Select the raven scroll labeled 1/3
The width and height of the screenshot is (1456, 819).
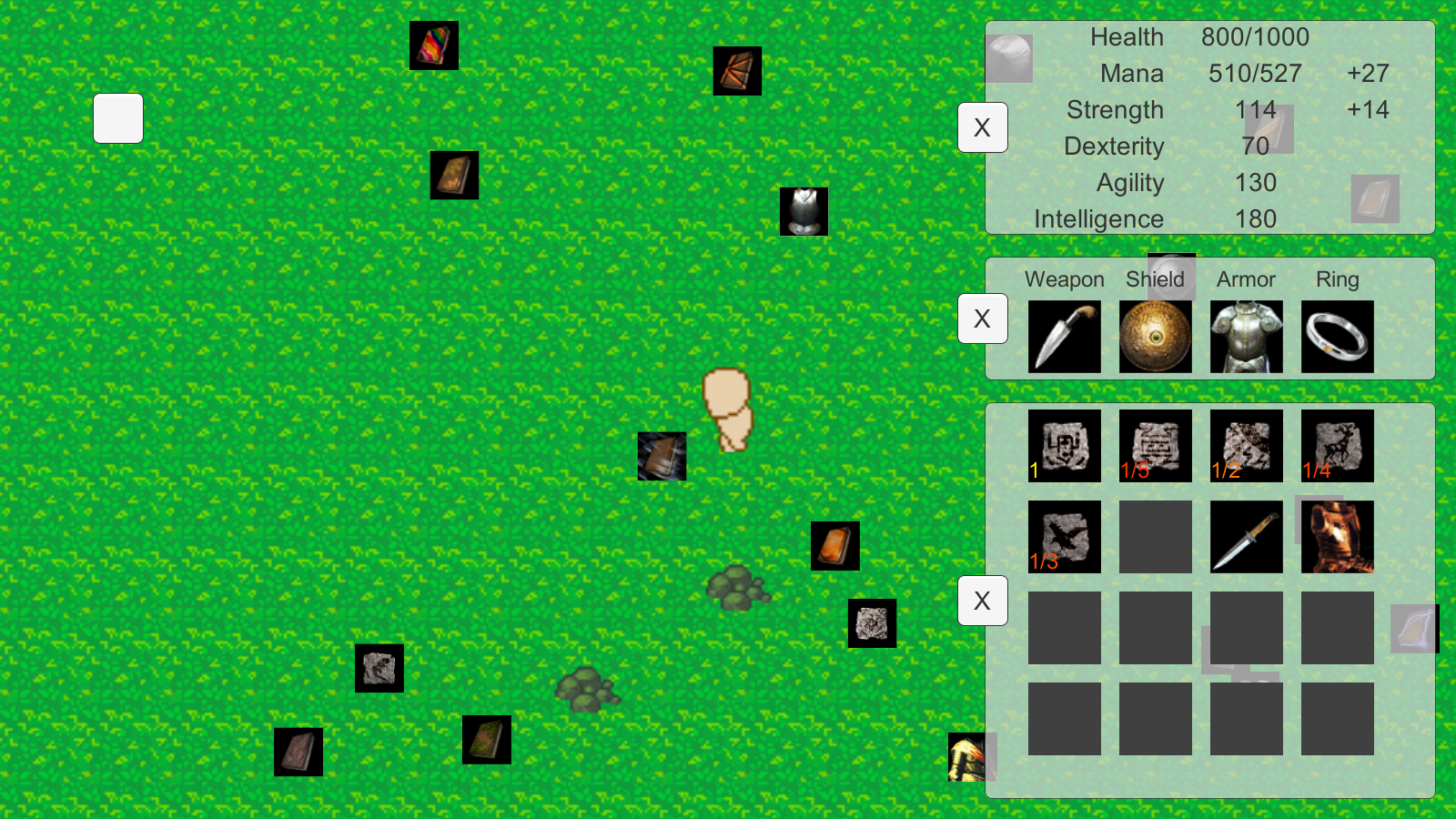pos(1064,536)
